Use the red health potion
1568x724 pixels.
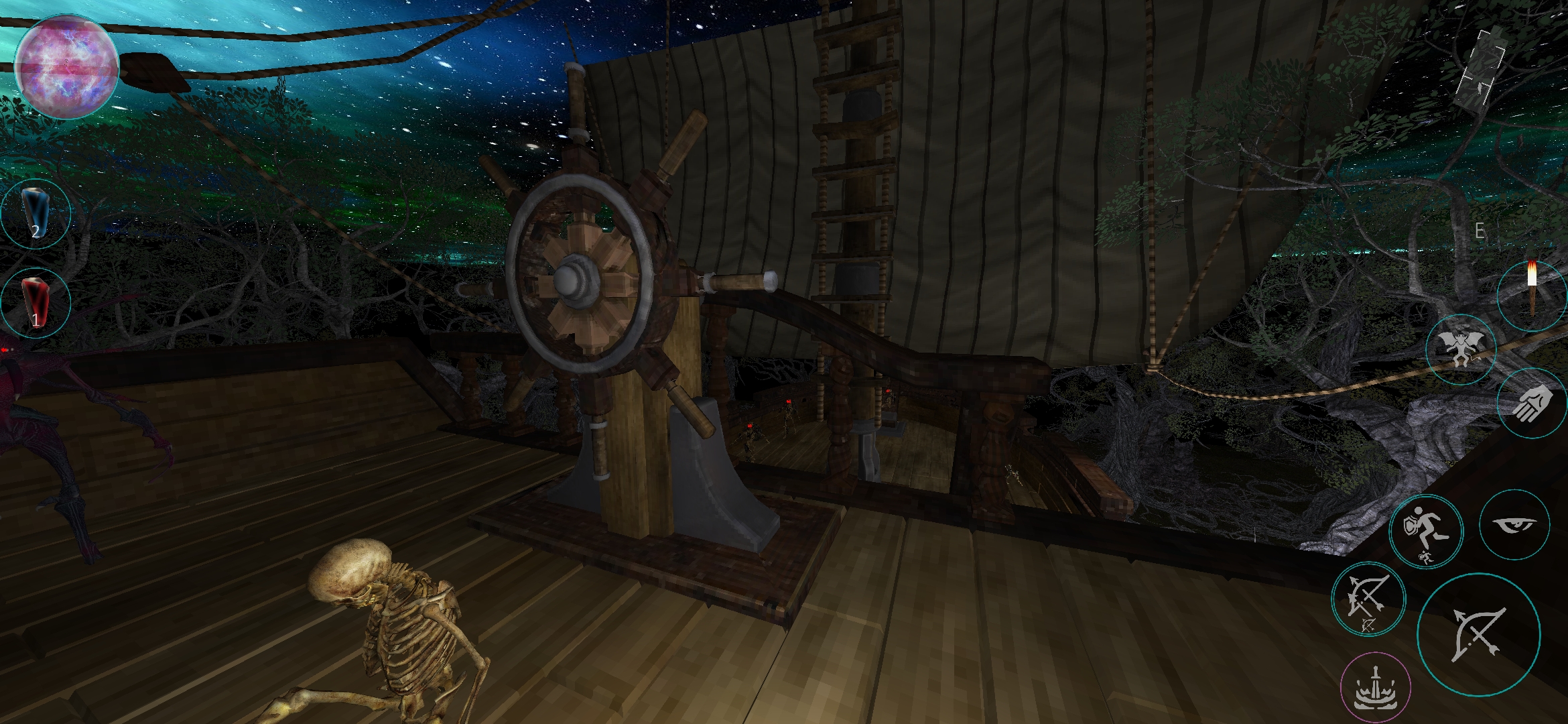[x=36, y=302]
